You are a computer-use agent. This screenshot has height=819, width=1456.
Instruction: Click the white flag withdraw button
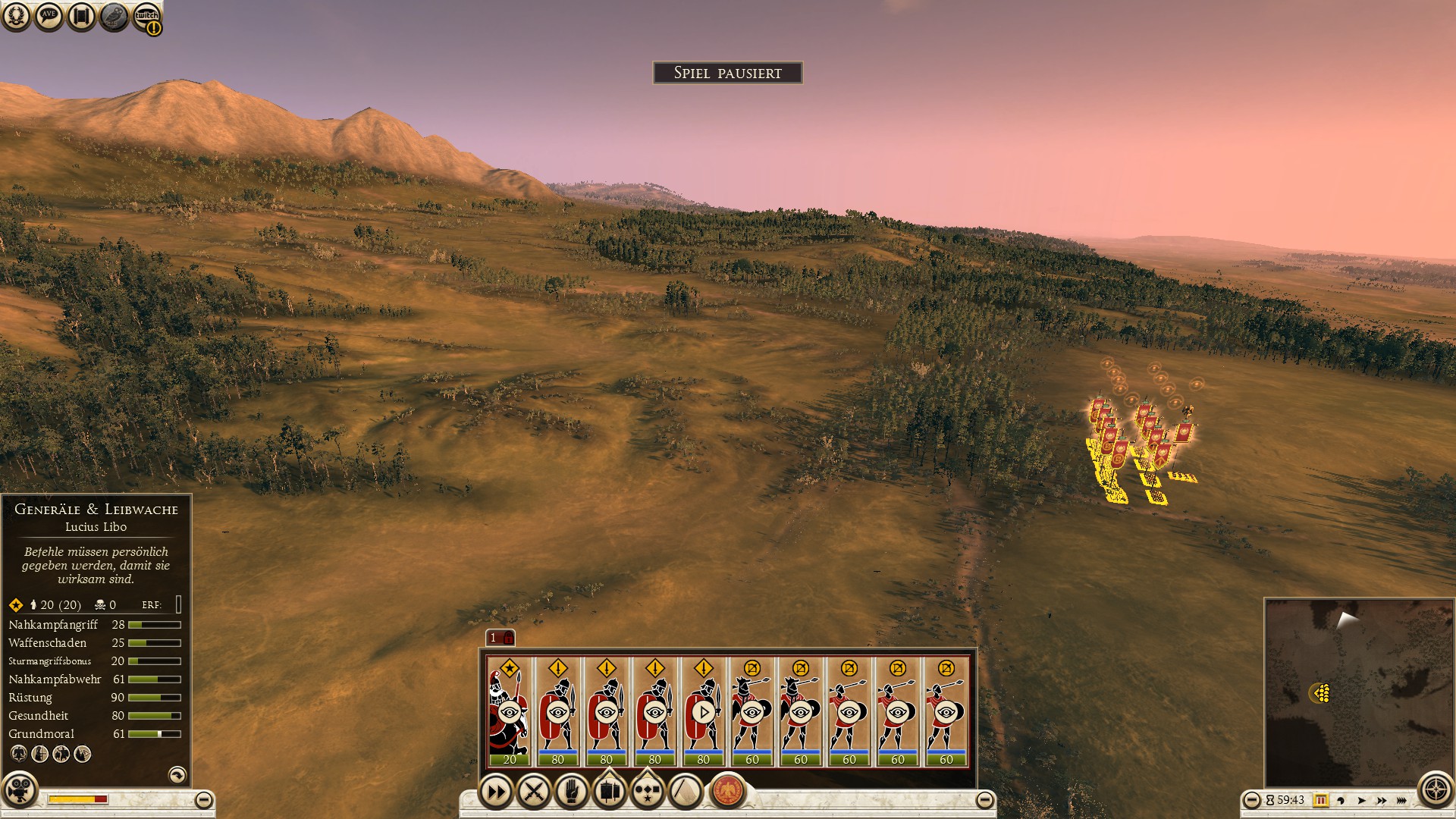tap(686, 792)
